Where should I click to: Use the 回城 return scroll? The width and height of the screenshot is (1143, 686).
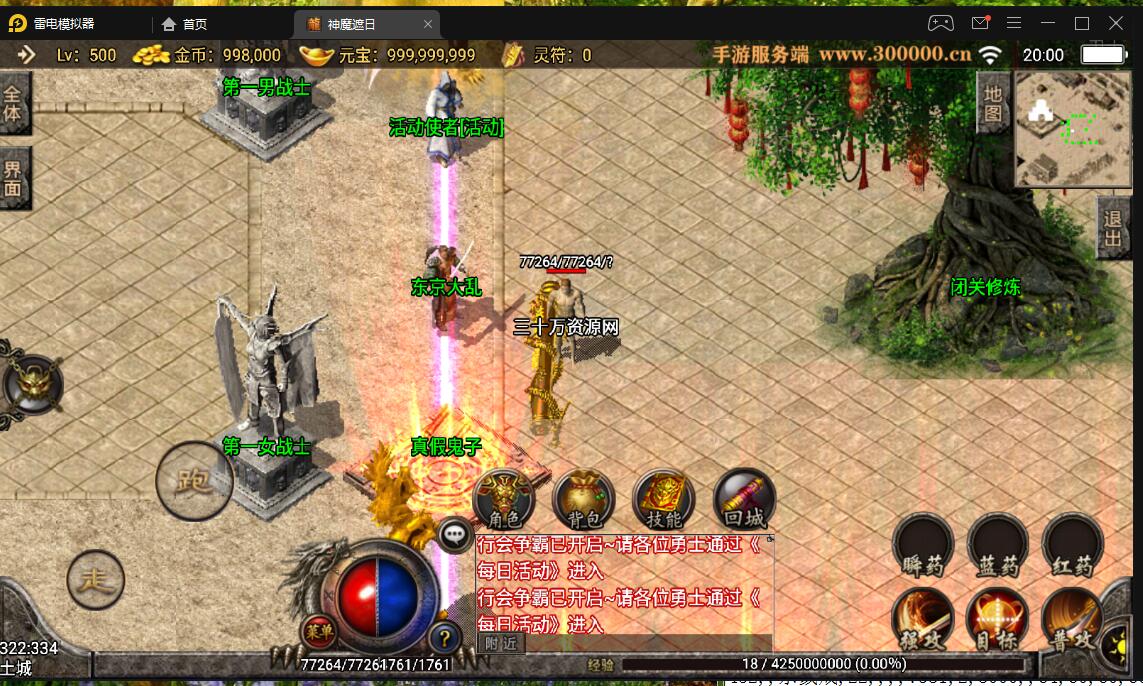click(744, 500)
